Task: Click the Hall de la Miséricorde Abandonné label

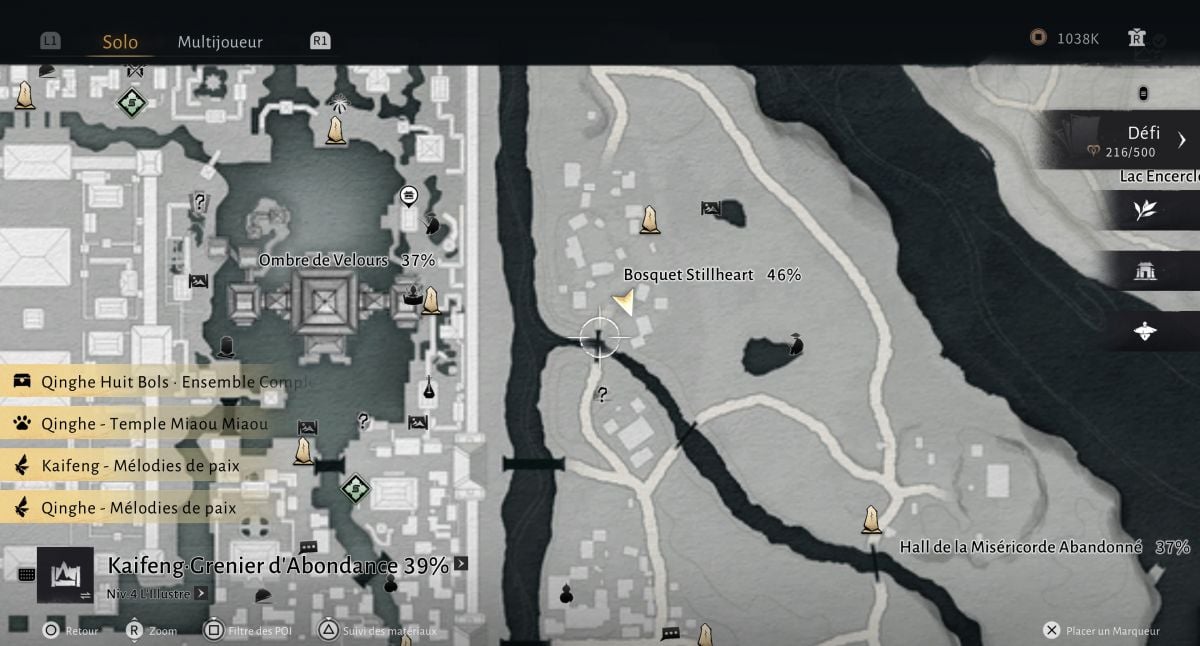Action: pyautogui.click(x=1020, y=548)
